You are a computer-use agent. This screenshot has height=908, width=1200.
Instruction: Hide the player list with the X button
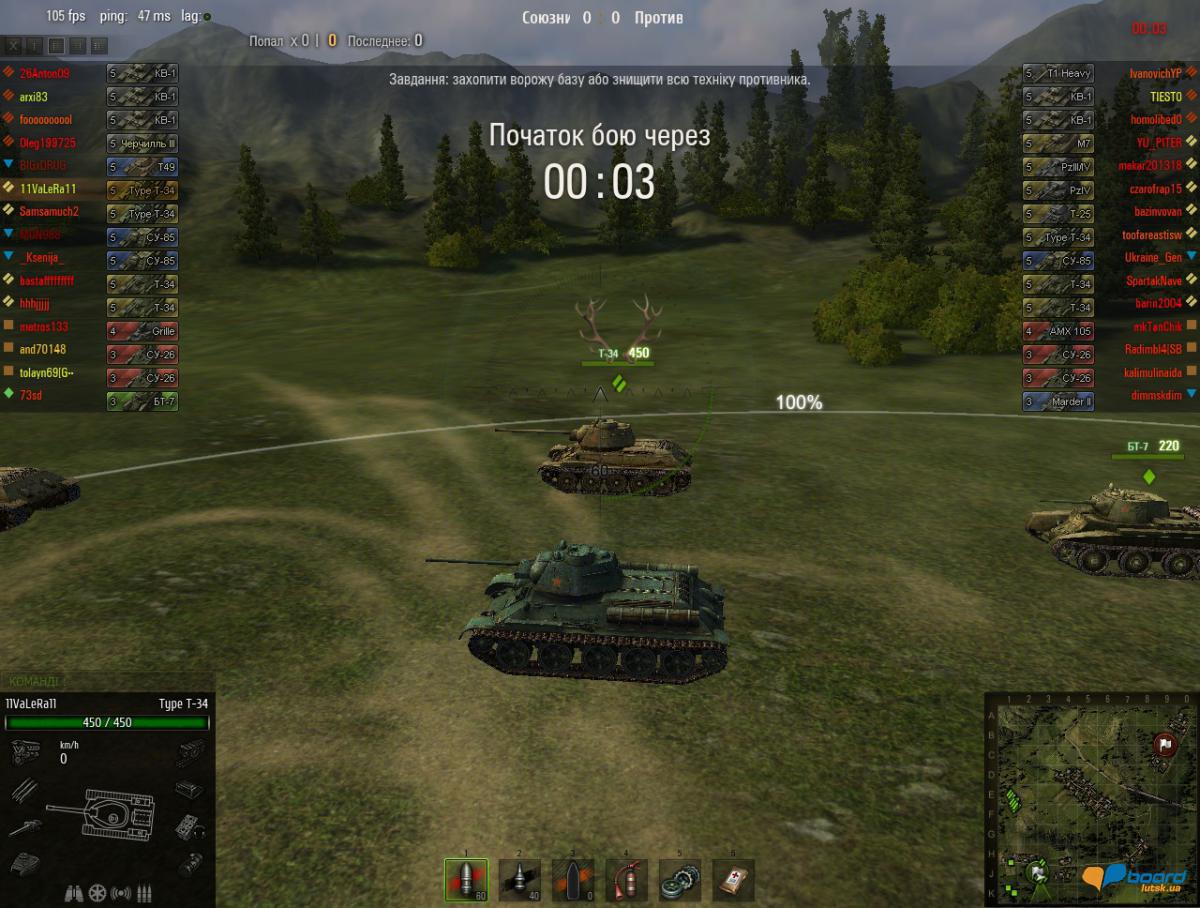pyautogui.click(x=13, y=46)
